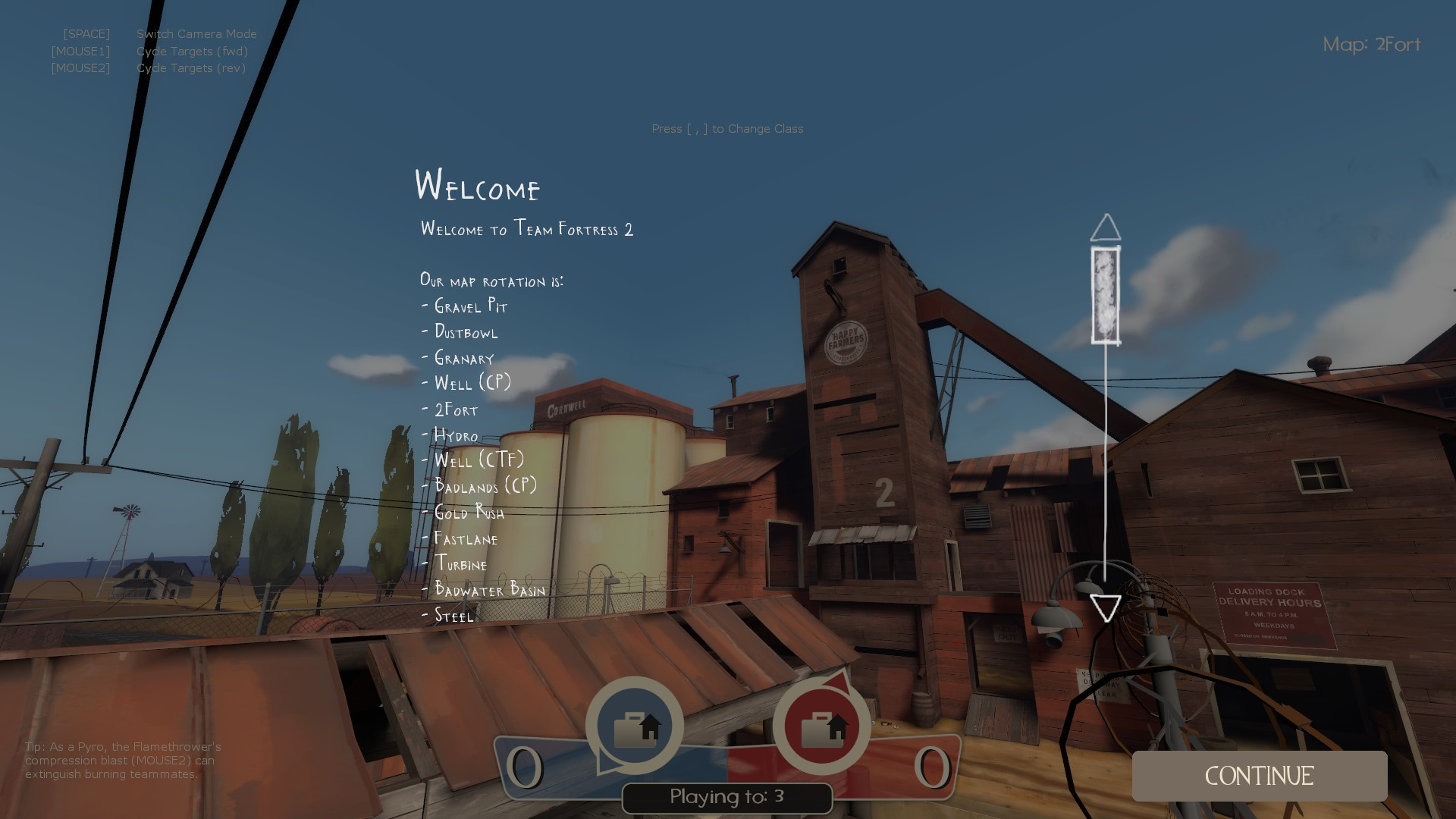This screenshot has height=819, width=1456.
Task: Select Dustbowl in the map rotation
Action: click(465, 332)
